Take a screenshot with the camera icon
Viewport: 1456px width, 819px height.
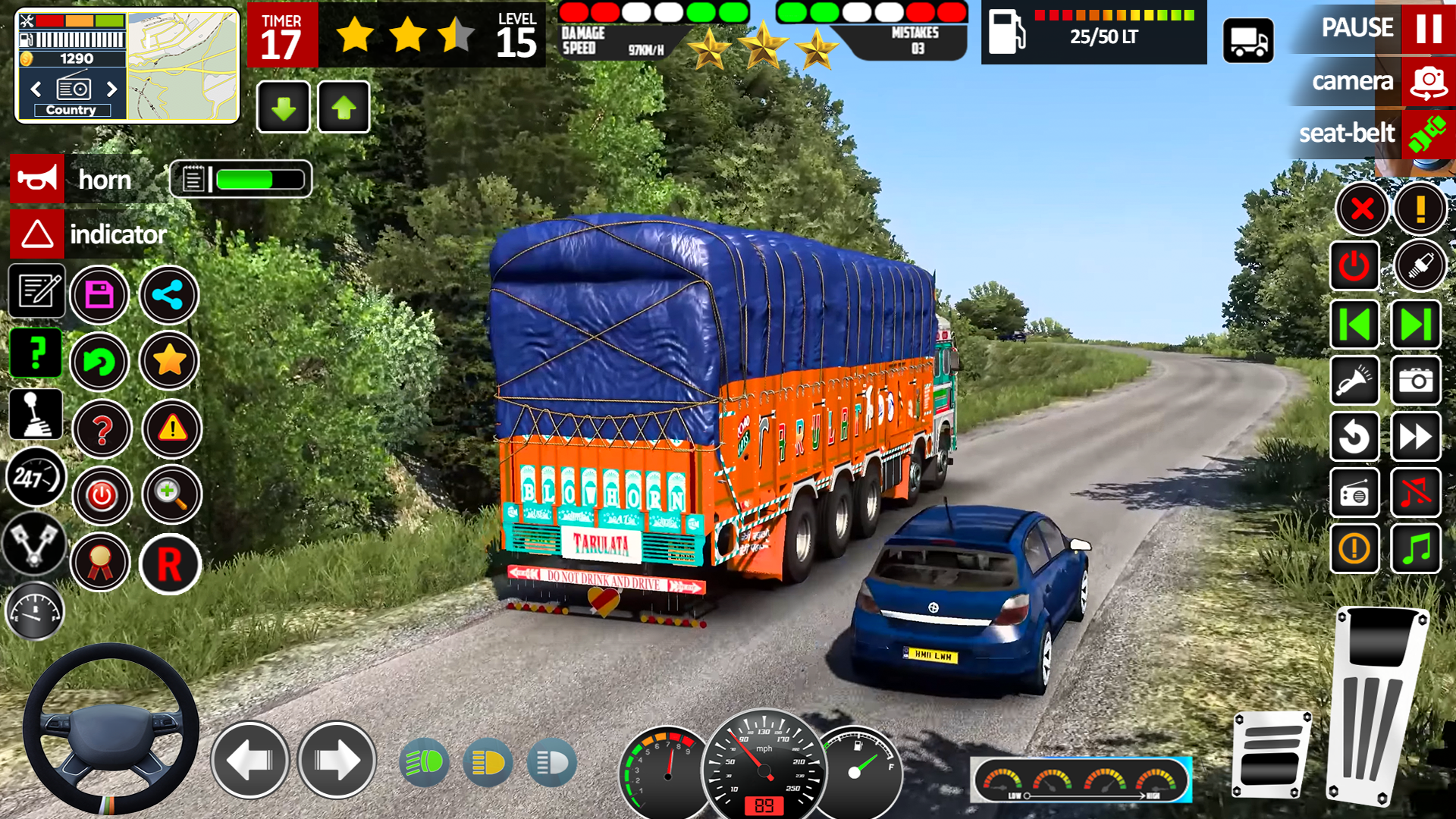point(1416,381)
